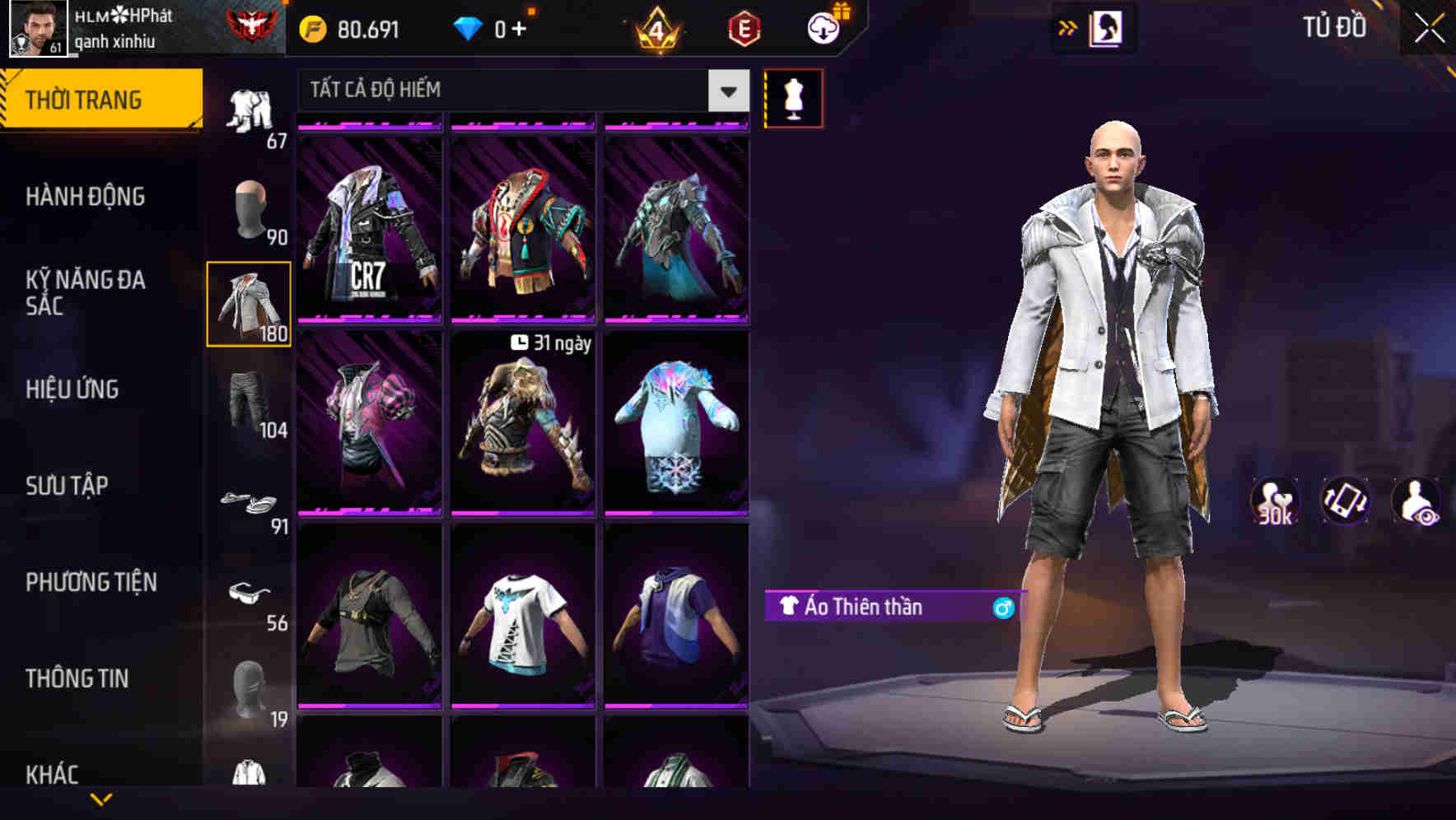Click the wardrobe book icon near top right

point(1108,26)
